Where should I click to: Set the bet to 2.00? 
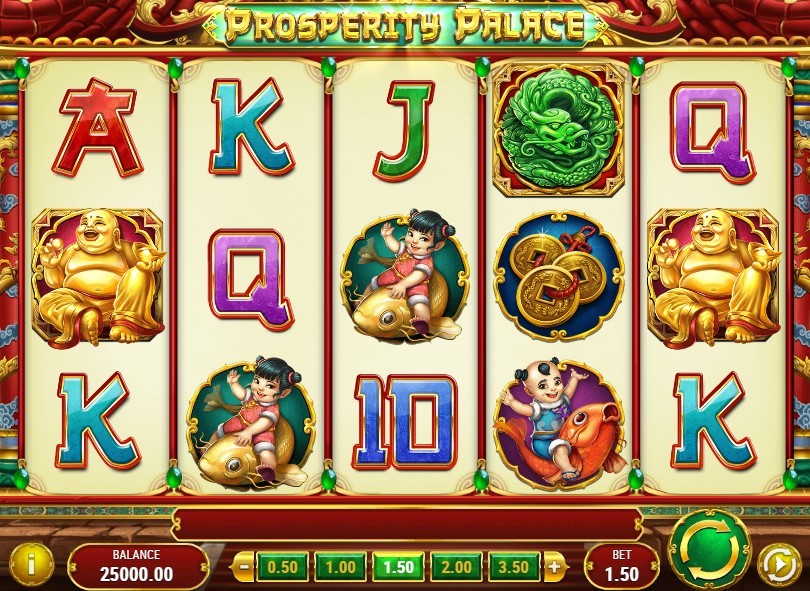[x=456, y=567]
